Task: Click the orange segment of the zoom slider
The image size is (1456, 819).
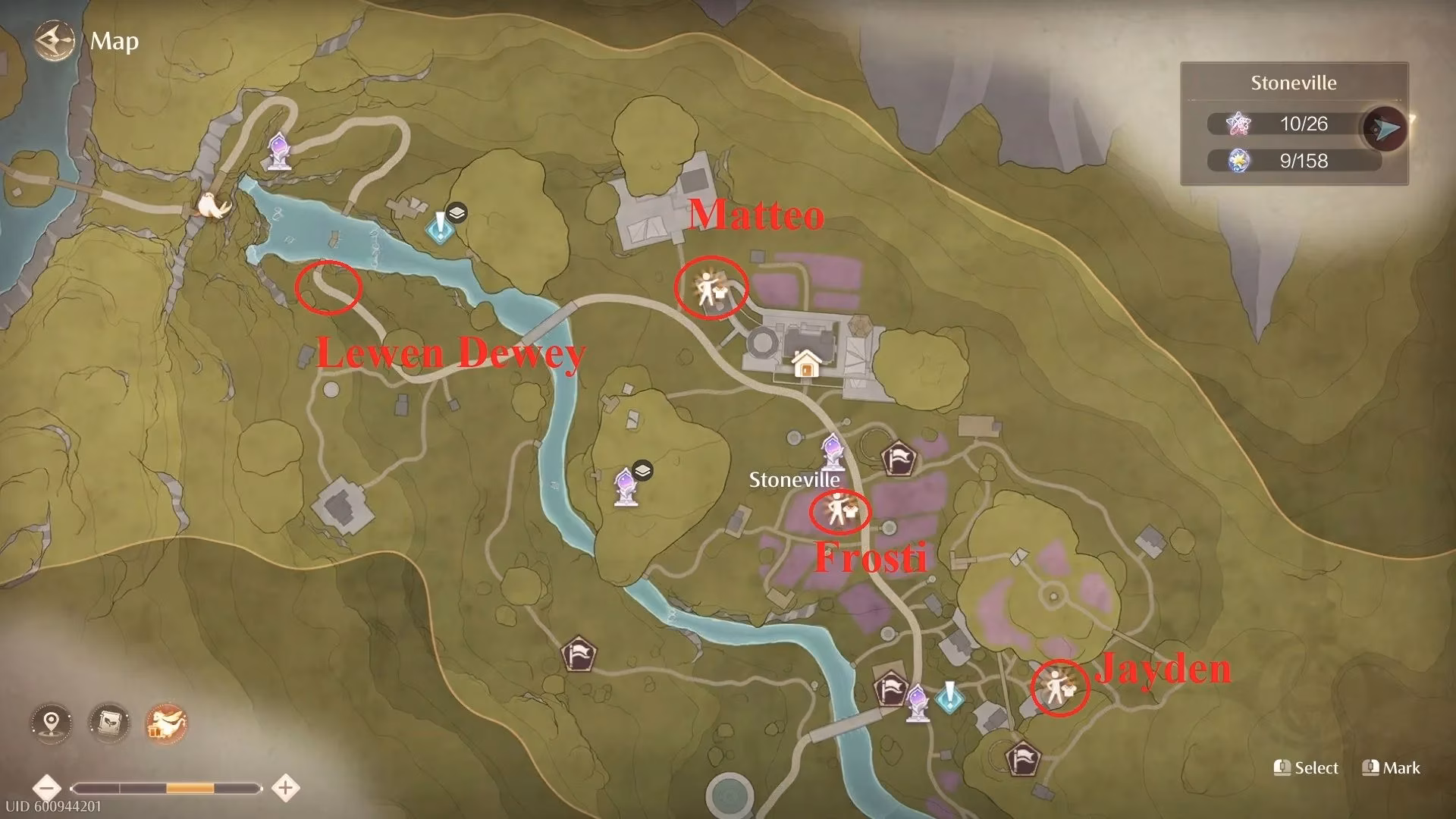Action: 190,788
